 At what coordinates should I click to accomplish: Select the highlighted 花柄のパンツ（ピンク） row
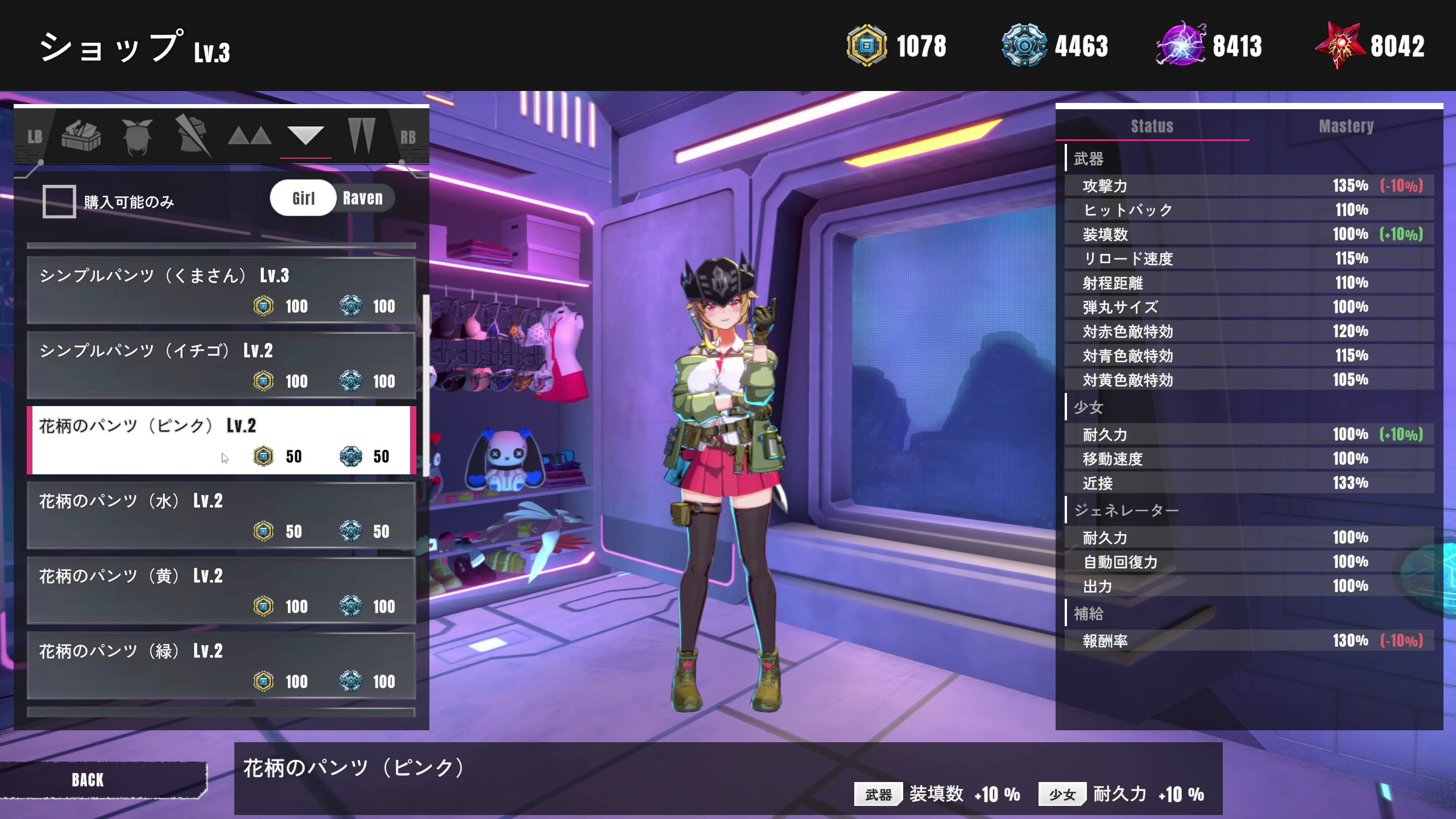221,440
